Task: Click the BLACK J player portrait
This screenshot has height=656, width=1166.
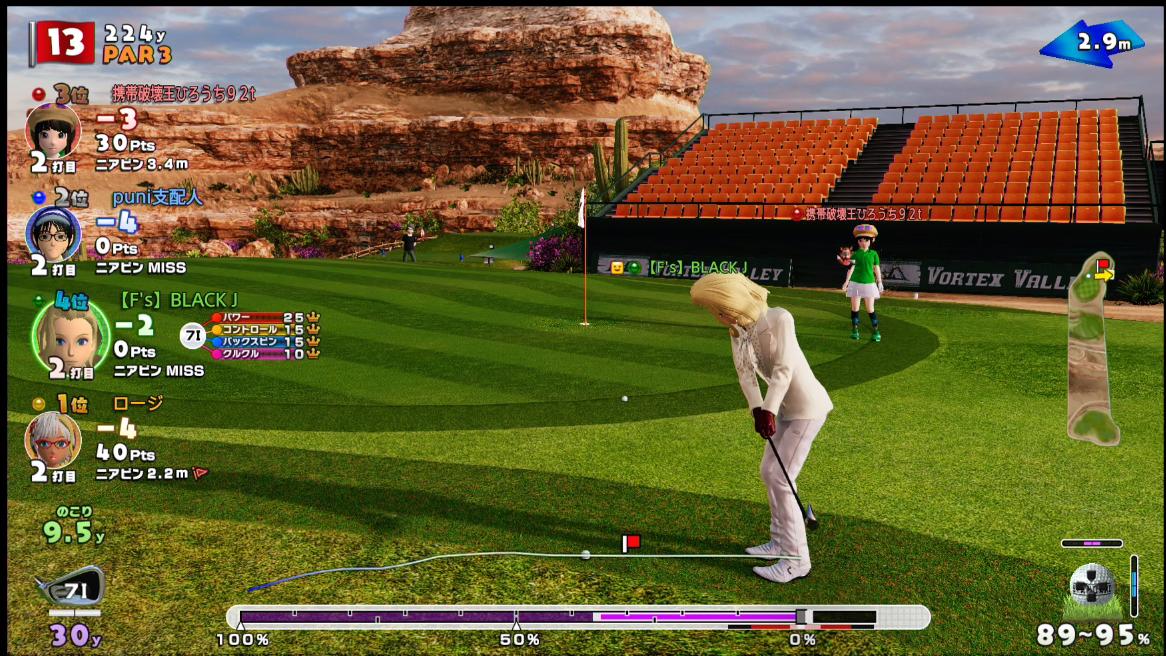Action: [69, 335]
